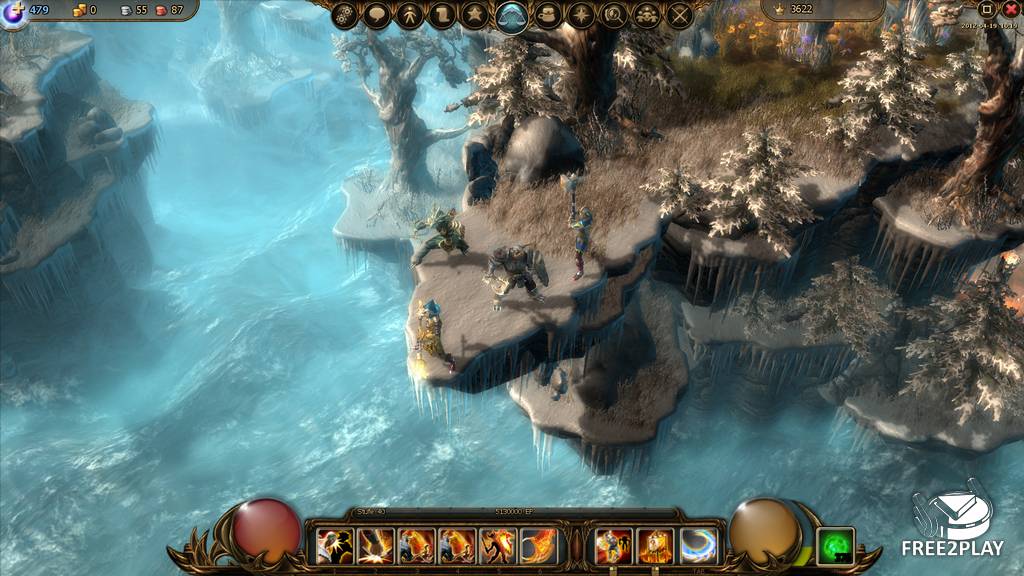Activate the fiery crescent slash skill

538,546
